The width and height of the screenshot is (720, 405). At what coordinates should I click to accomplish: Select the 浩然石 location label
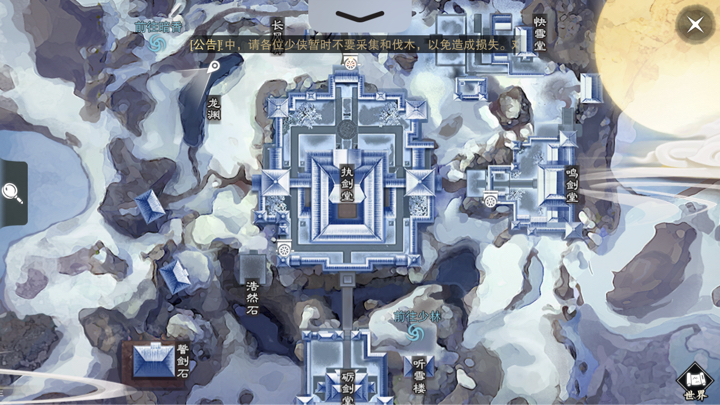[x=252, y=298]
